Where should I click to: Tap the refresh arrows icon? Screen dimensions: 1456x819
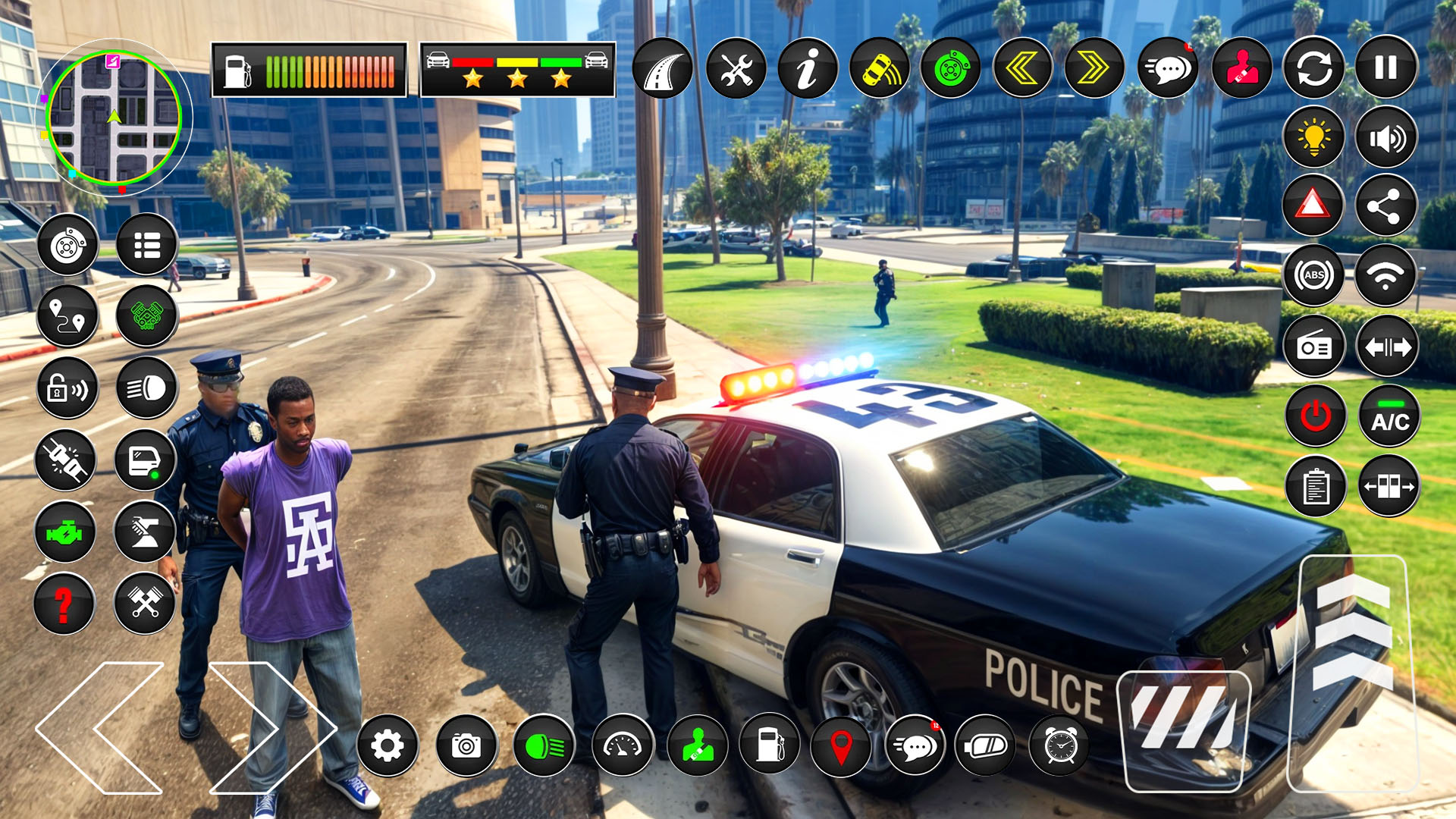[1314, 68]
